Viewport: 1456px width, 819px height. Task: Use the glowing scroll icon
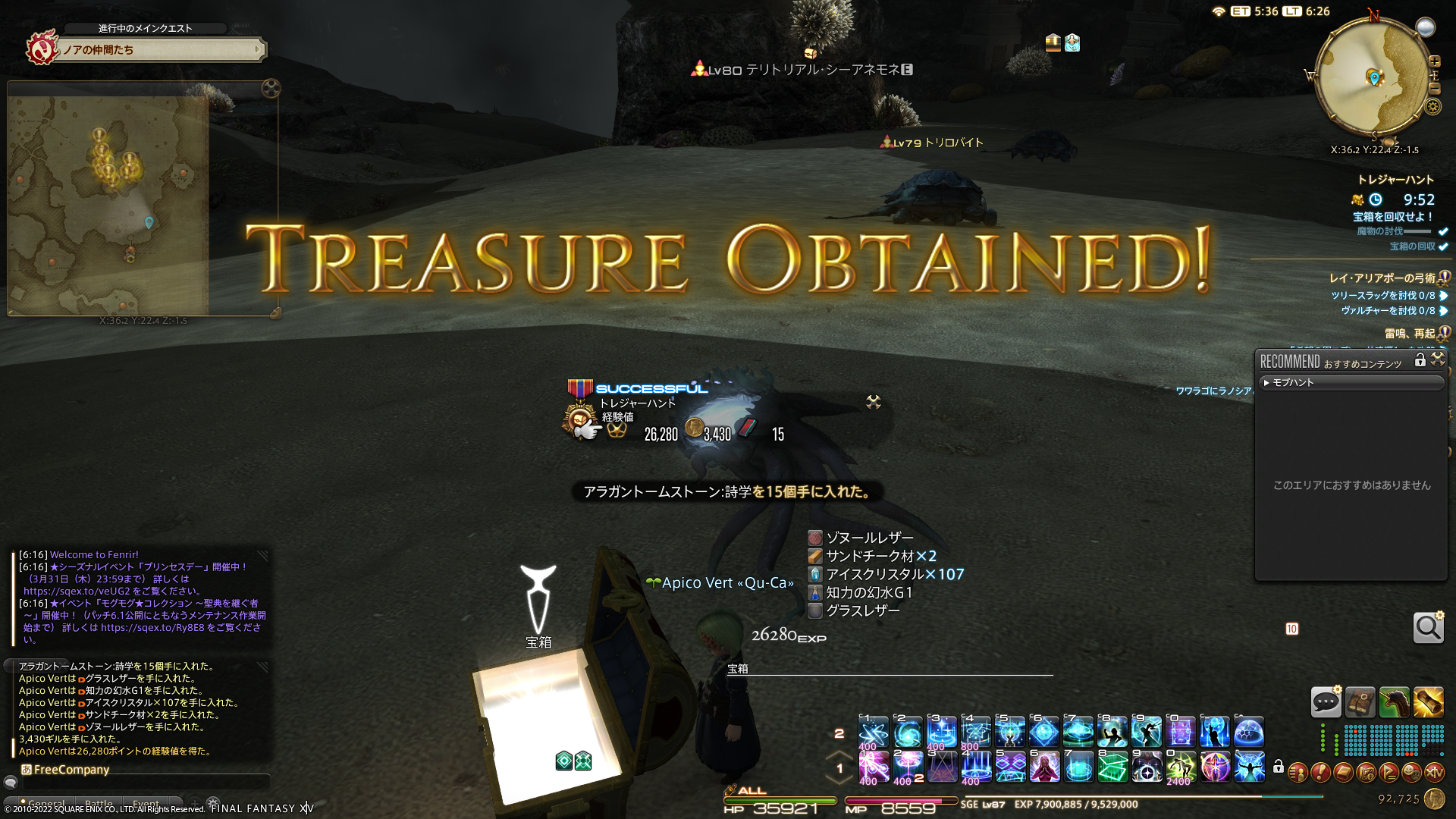point(1428,702)
